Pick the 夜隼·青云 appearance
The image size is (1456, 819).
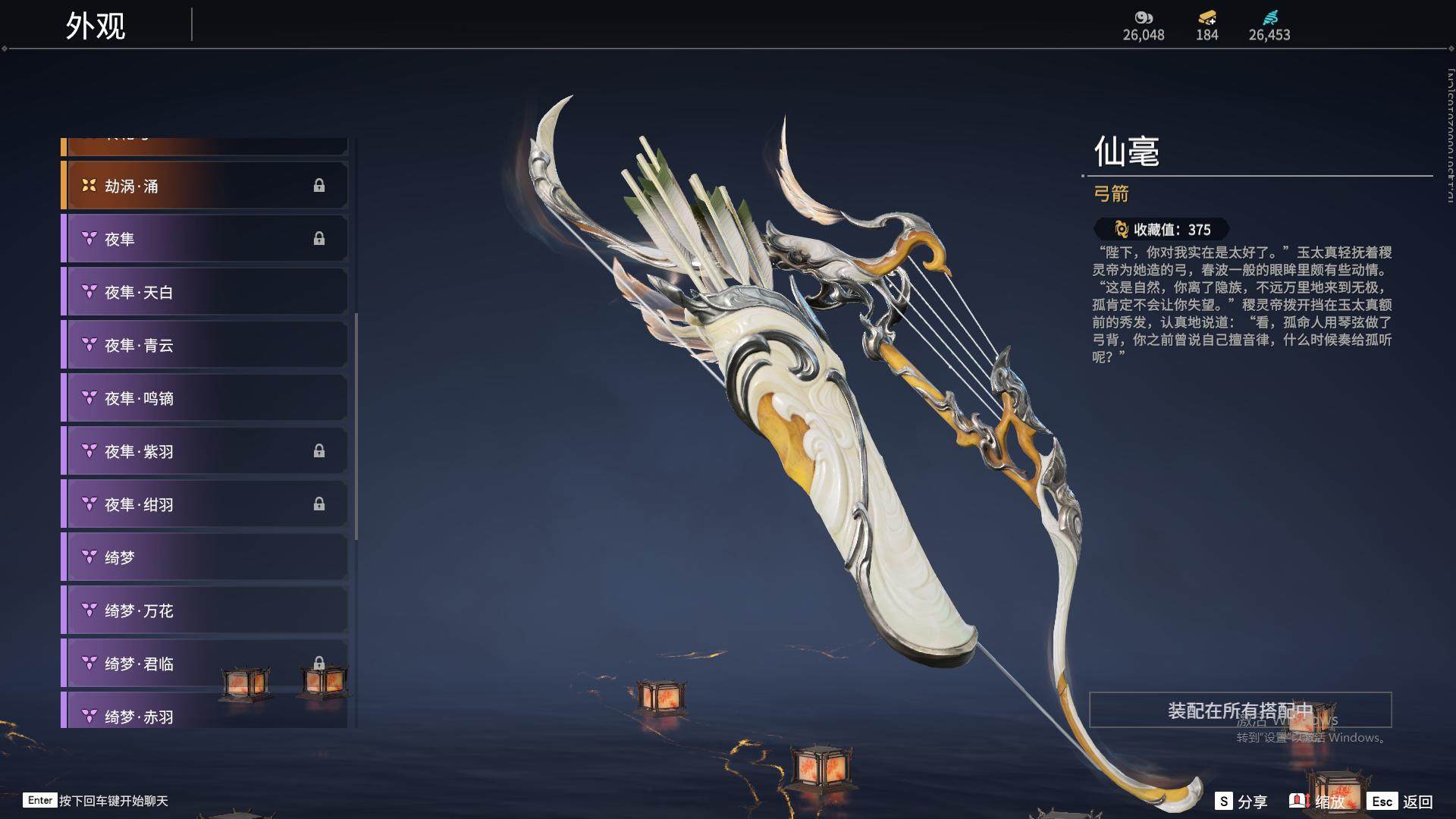click(x=205, y=345)
